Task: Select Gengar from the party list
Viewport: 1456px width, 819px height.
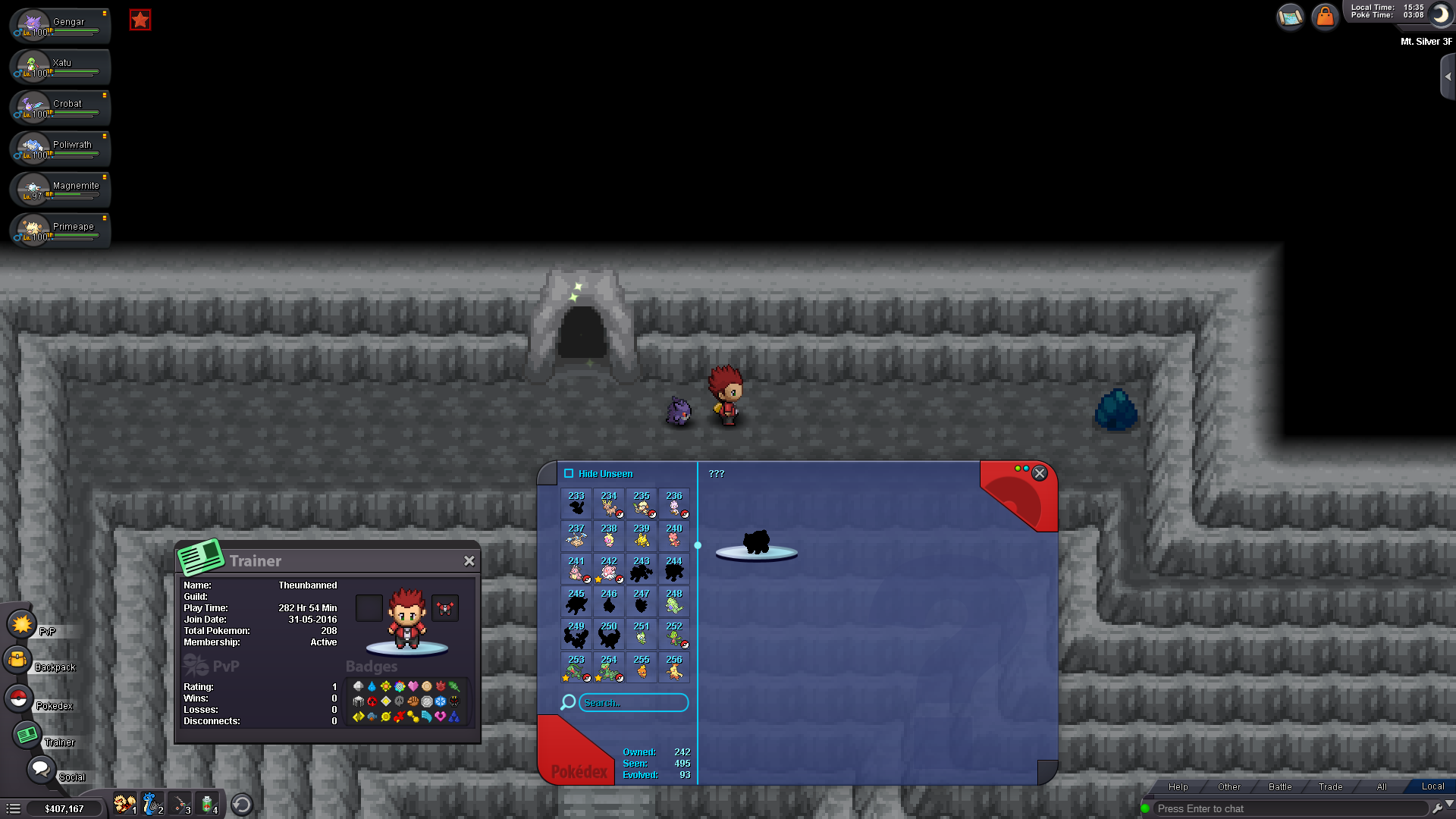Action: (x=59, y=25)
